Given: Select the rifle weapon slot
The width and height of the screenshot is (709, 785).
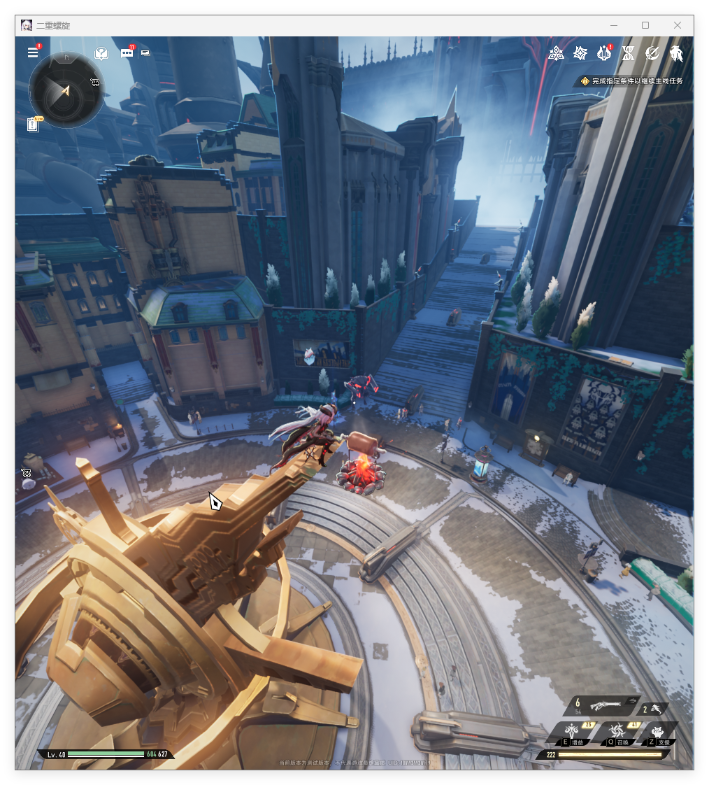Looking at the screenshot, I should 603,705.
